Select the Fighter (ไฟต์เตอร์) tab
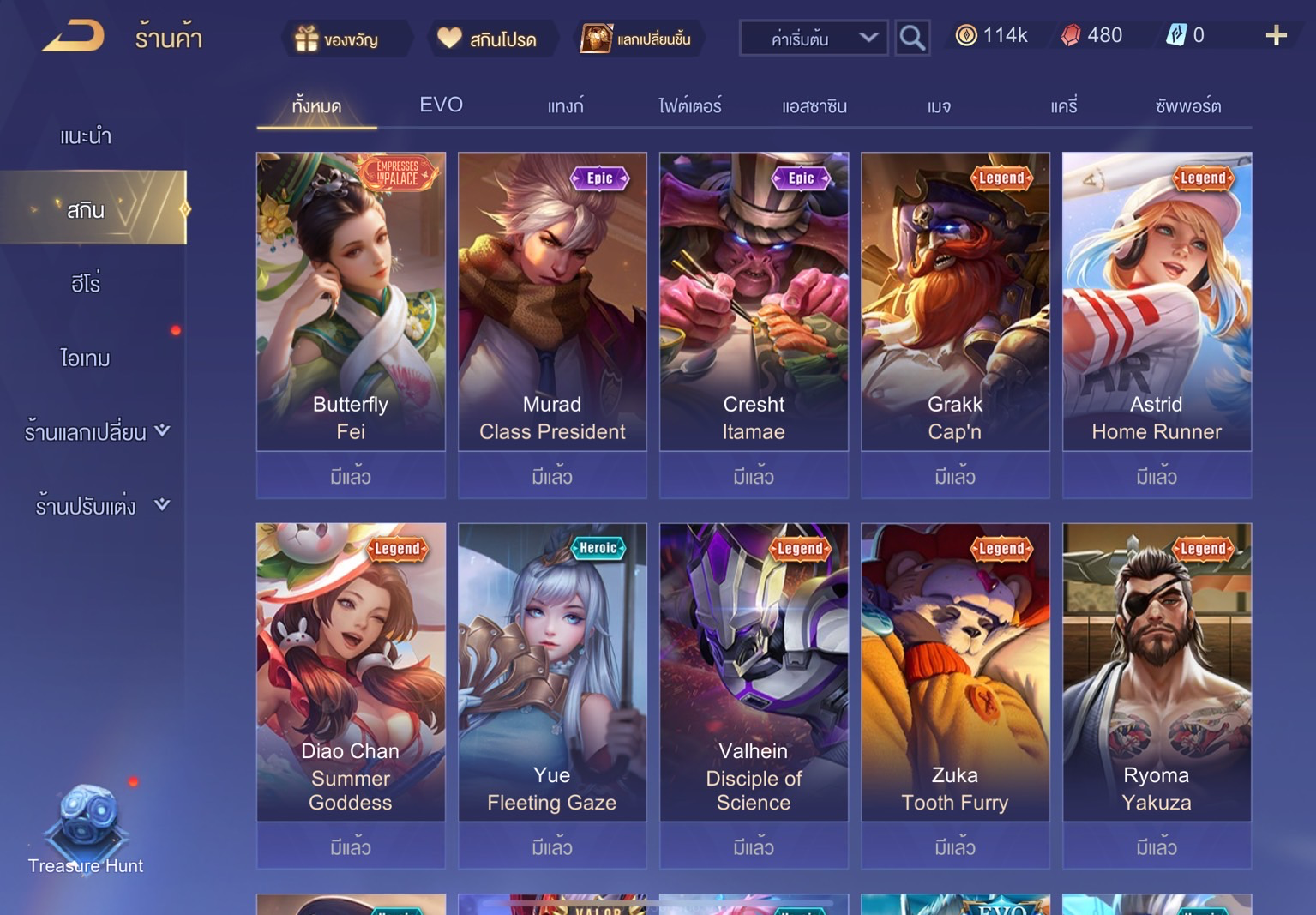 click(689, 106)
